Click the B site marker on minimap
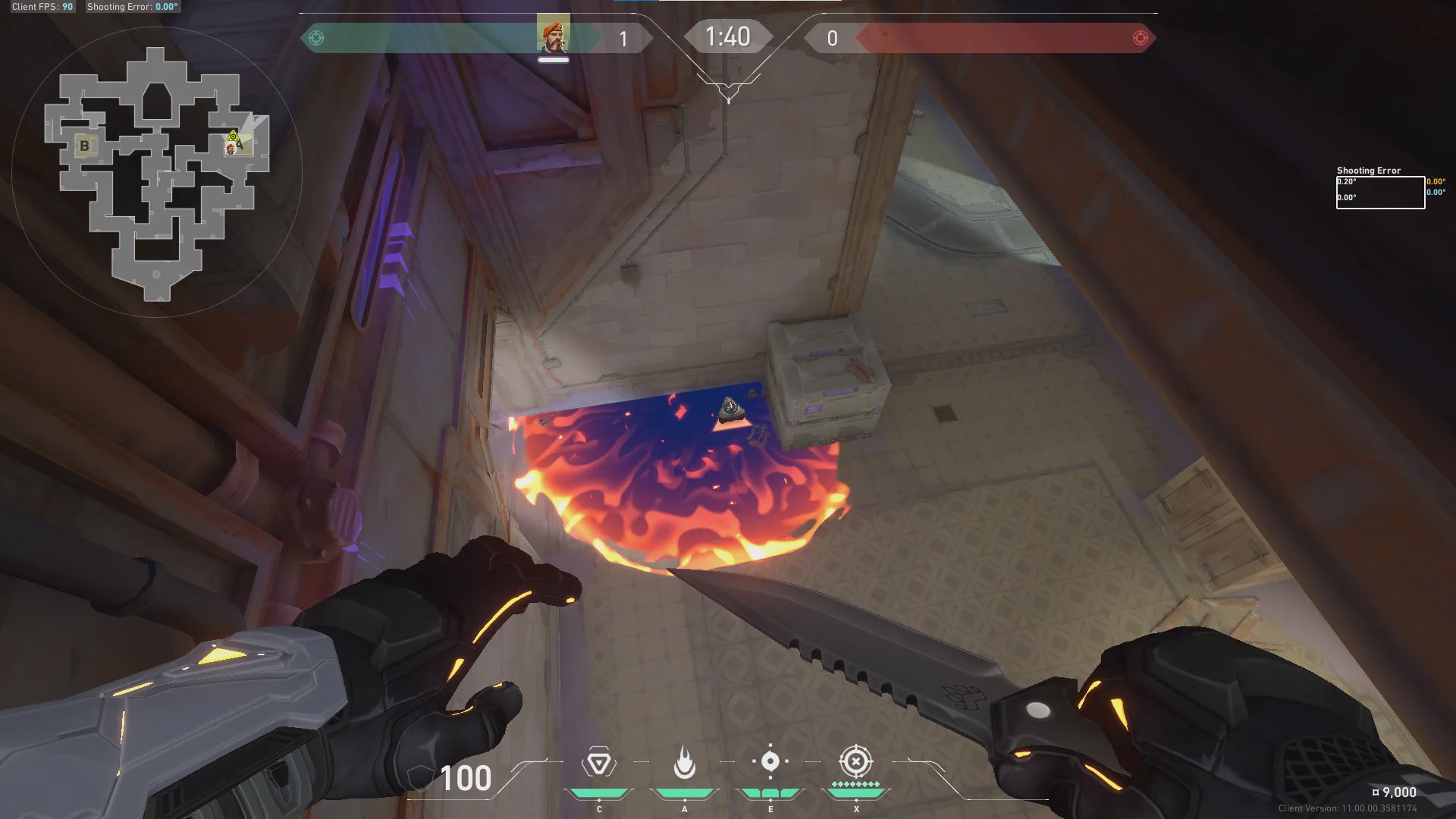 [84, 146]
